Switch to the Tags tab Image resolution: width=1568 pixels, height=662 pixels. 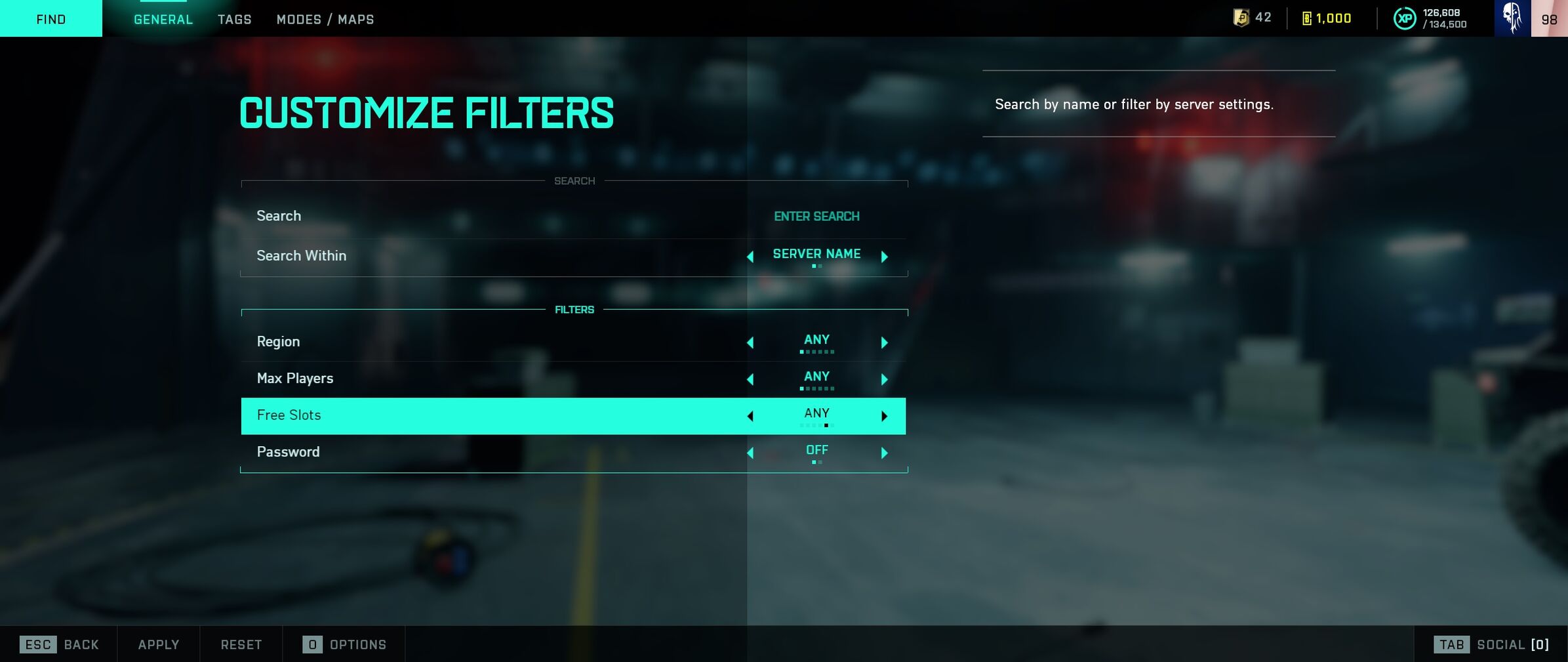234,20
